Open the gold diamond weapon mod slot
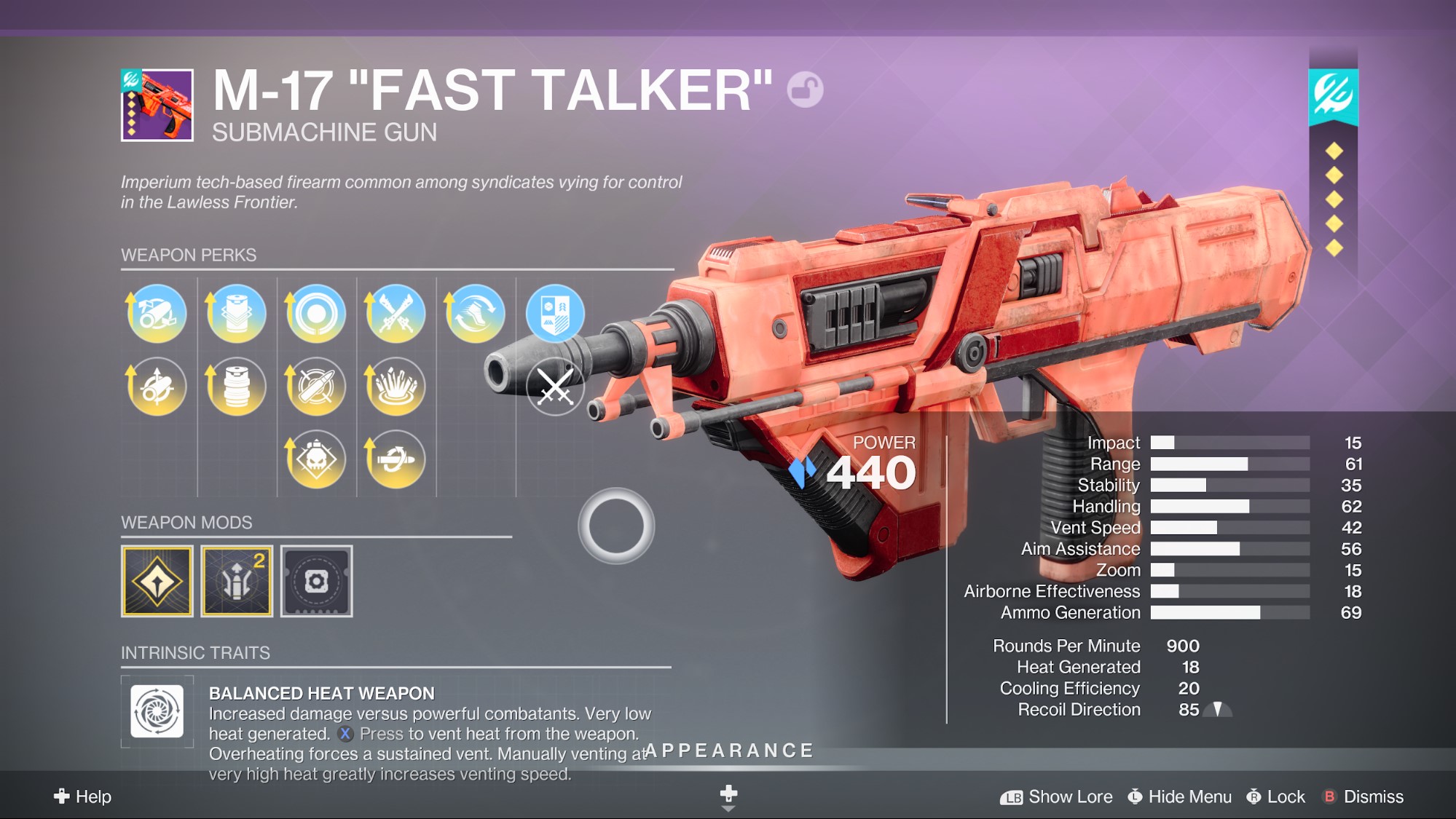Screen dimensions: 1456x819 pyautogui.click(x=157, y=582)
